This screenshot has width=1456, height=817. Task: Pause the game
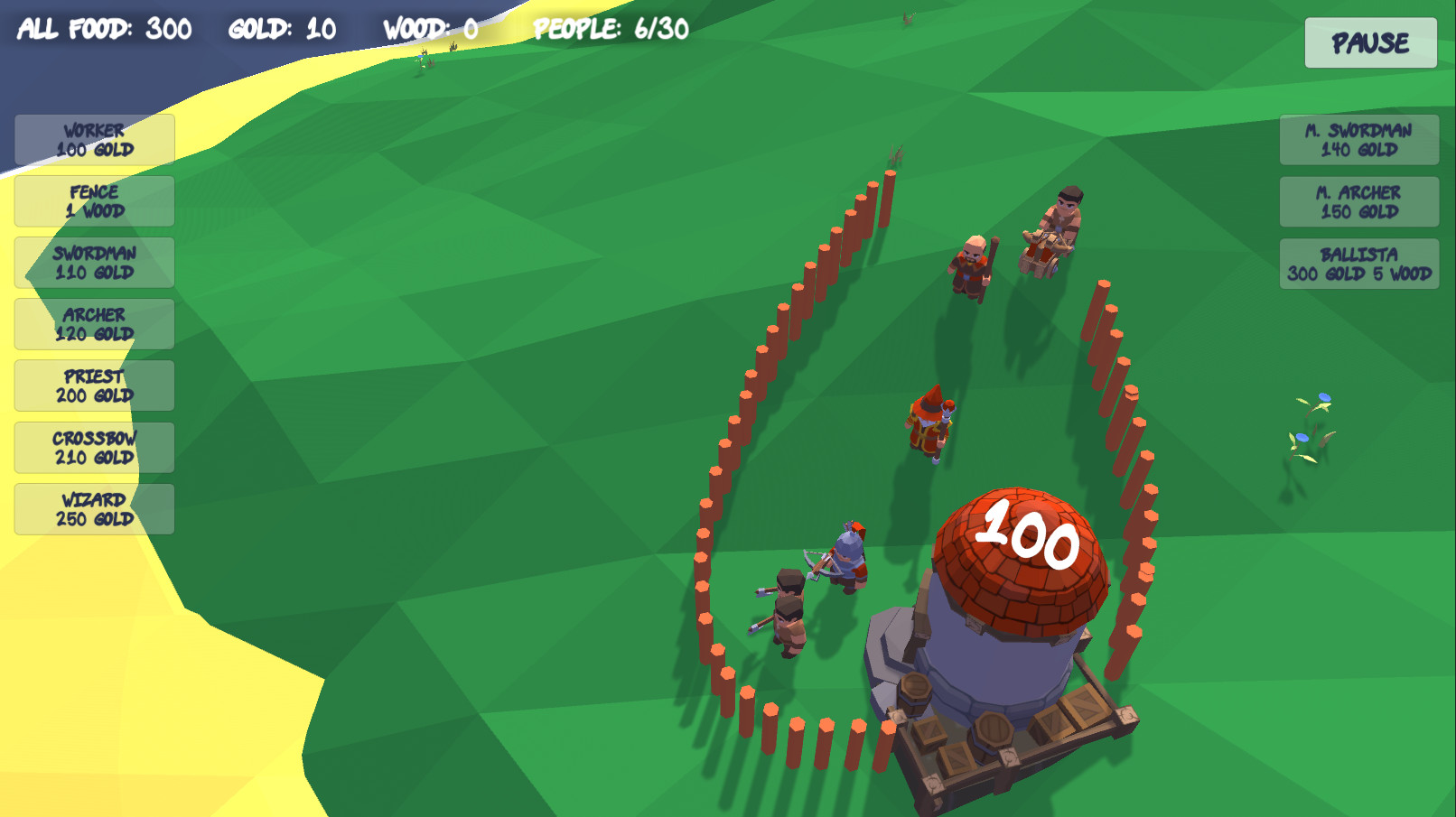click(x=1370, y=42)
